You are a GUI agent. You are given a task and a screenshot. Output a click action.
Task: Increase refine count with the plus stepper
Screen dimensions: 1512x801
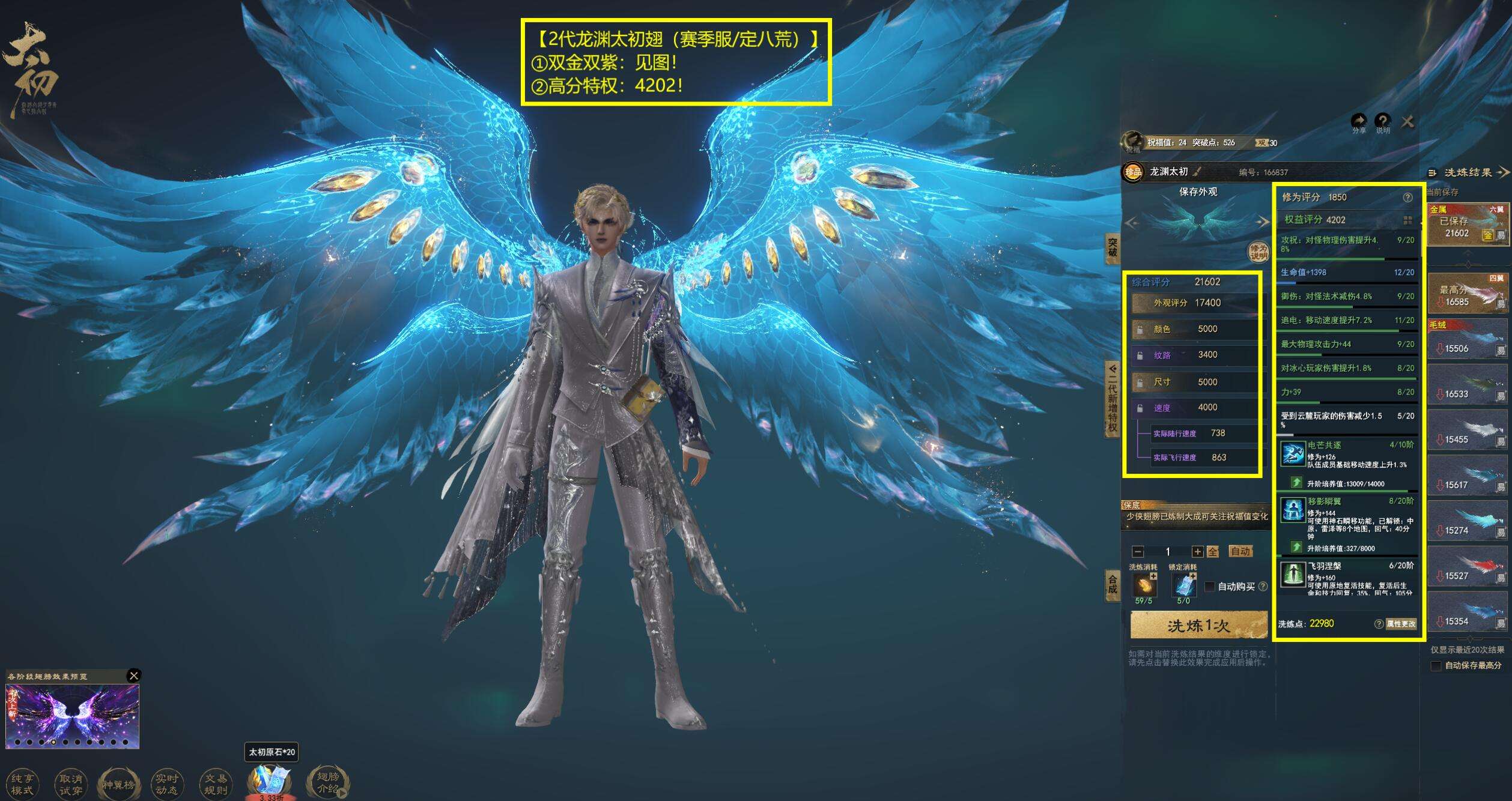coord(1197,551)
